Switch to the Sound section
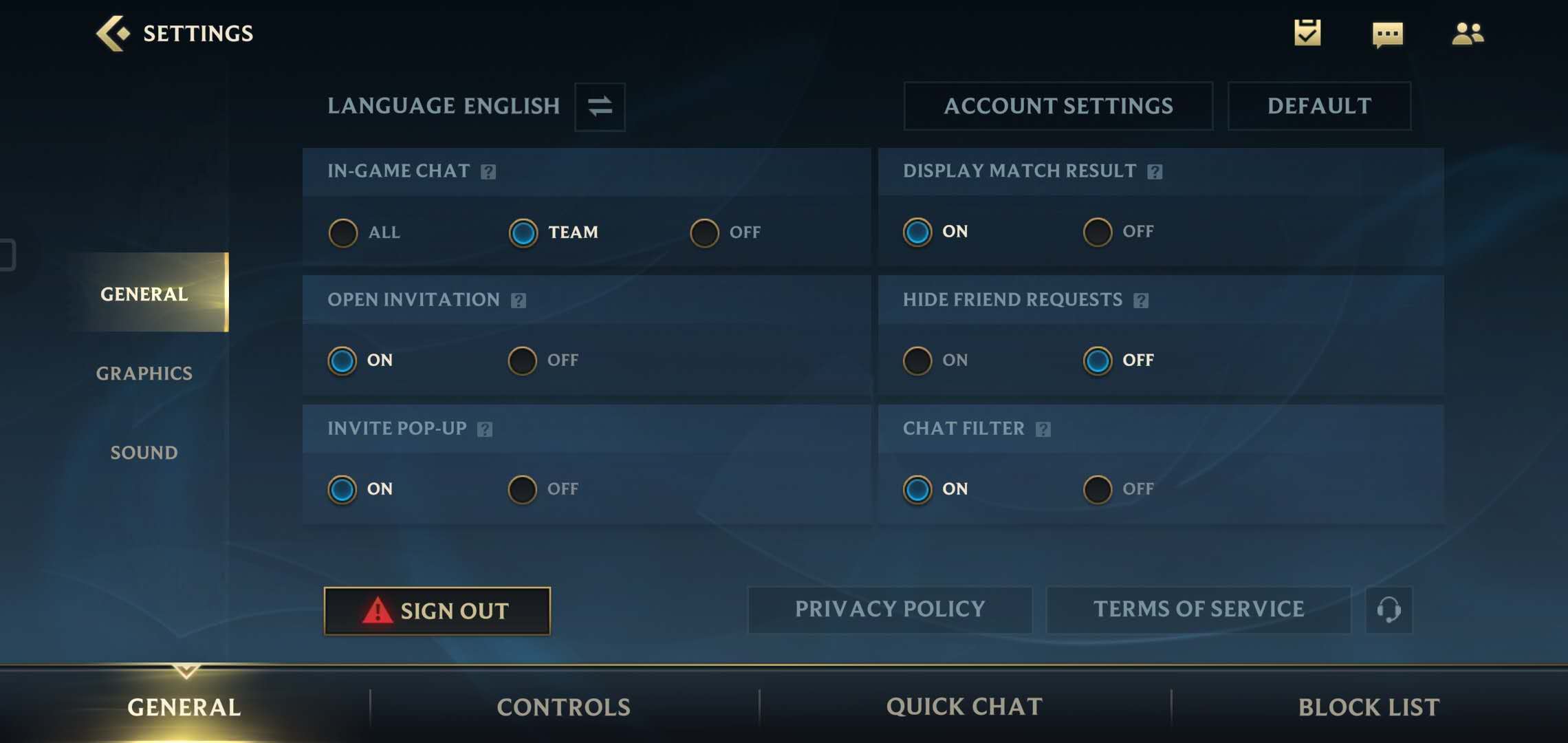Viewport: 1568px width, 743px height. (x=144, y=453)
